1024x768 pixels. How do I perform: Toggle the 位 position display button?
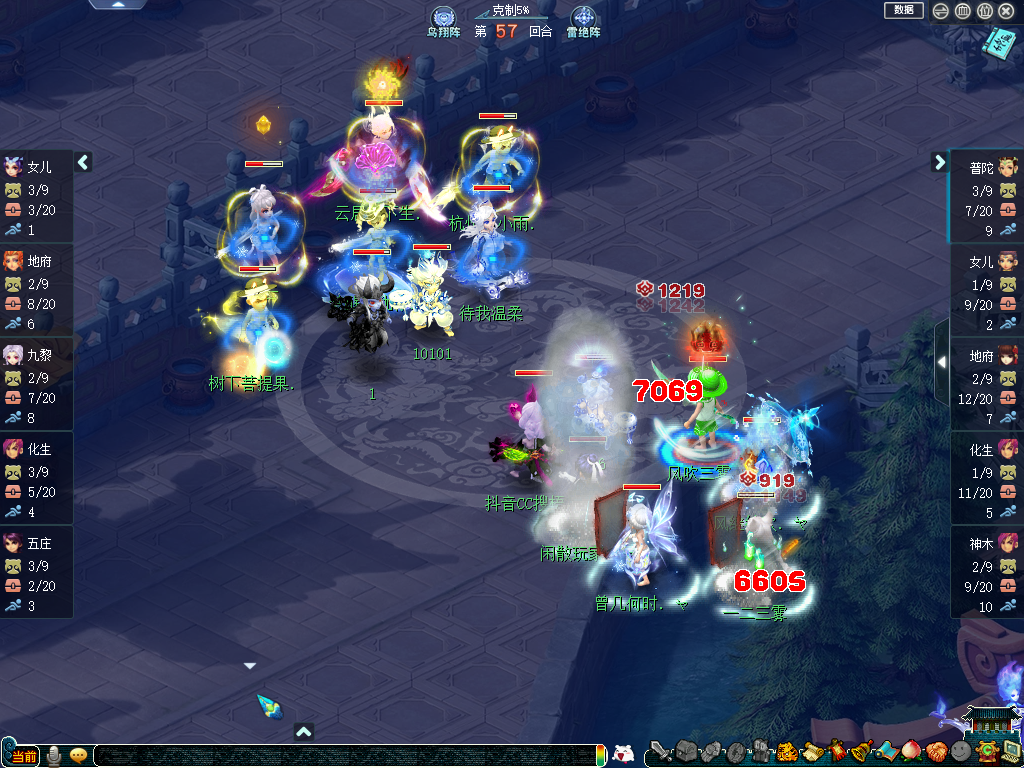click(985, 10)
